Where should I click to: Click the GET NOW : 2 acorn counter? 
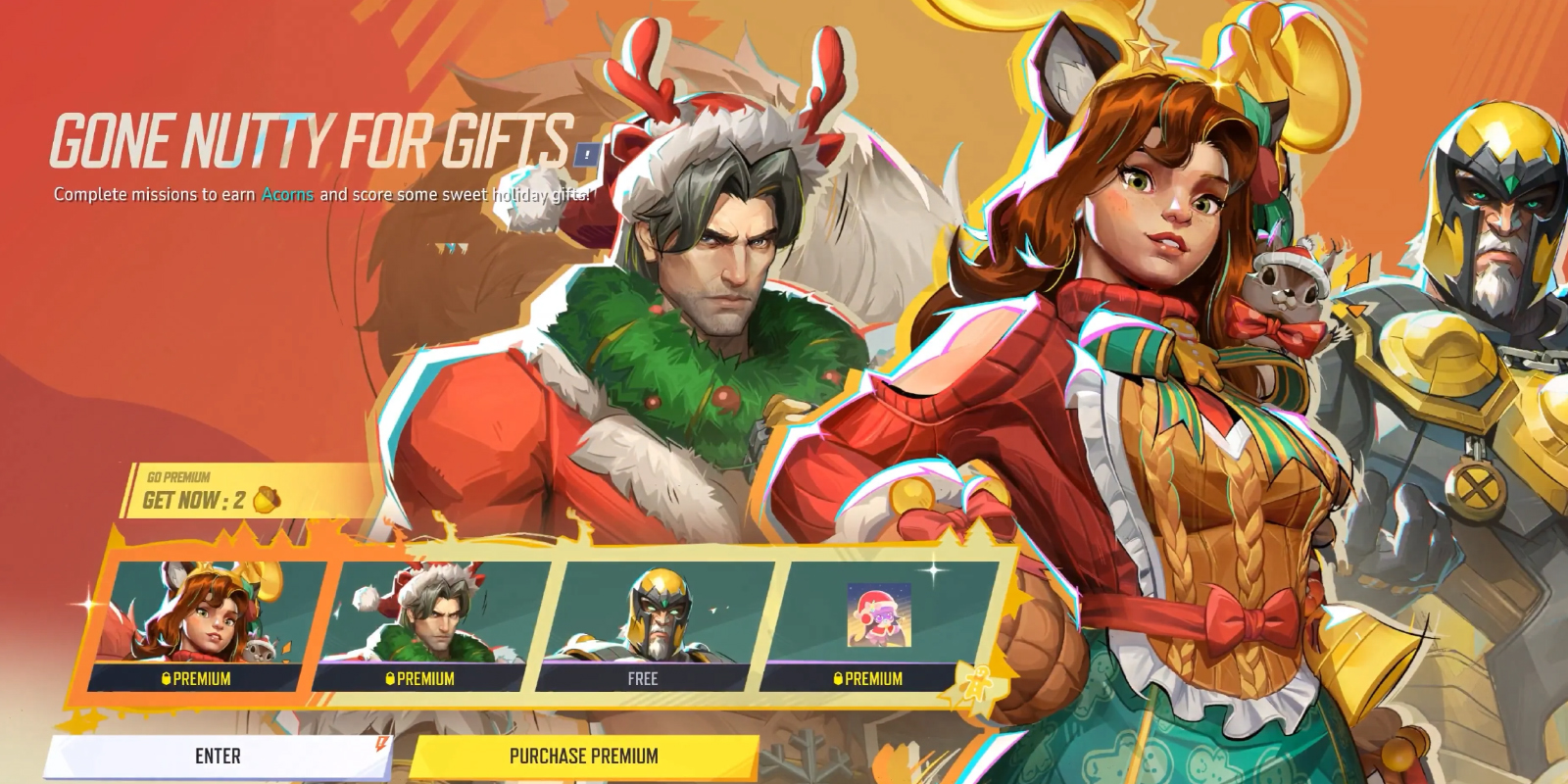click(196, 499)
